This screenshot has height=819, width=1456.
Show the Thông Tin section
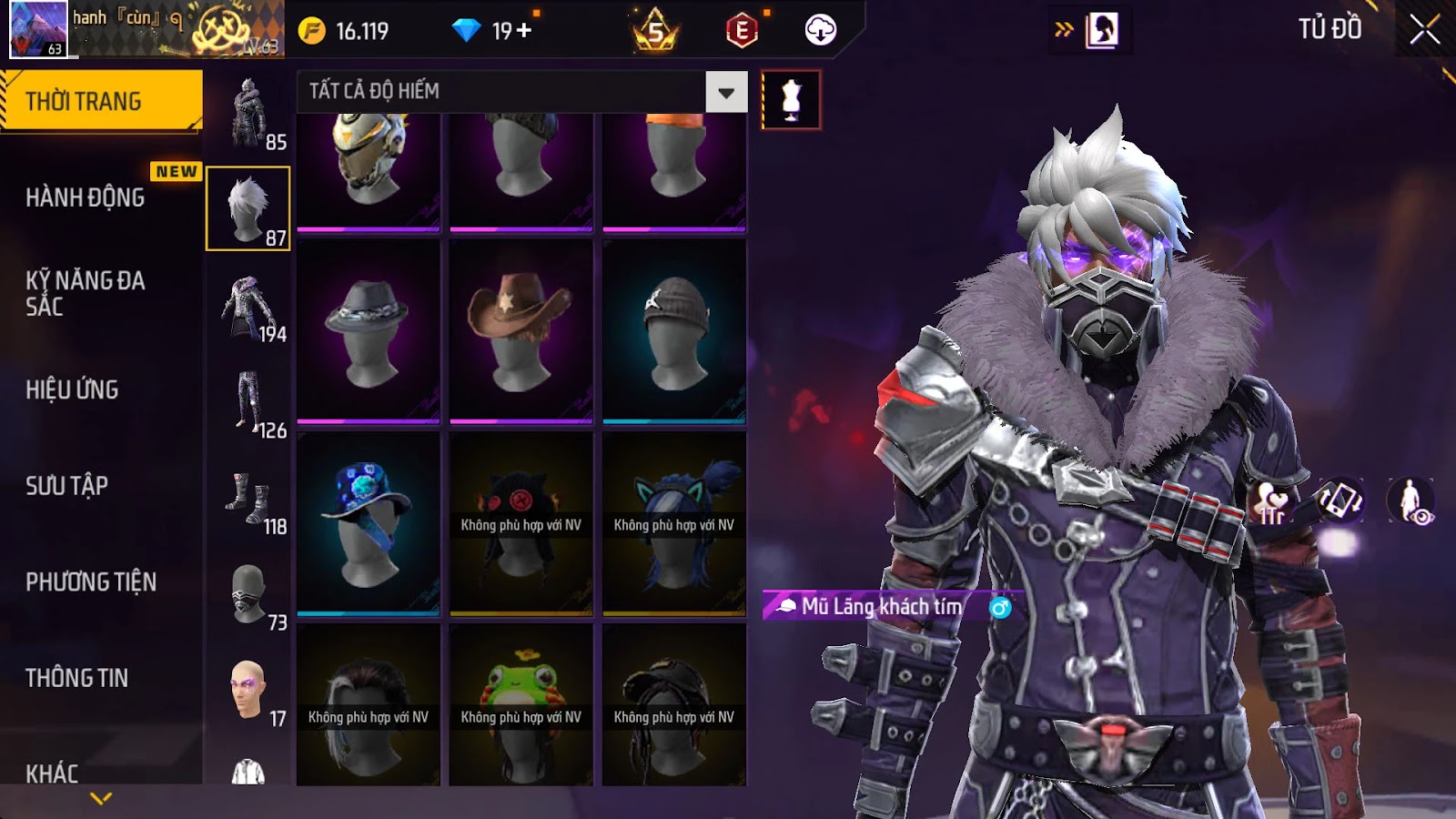click(77, 678)
